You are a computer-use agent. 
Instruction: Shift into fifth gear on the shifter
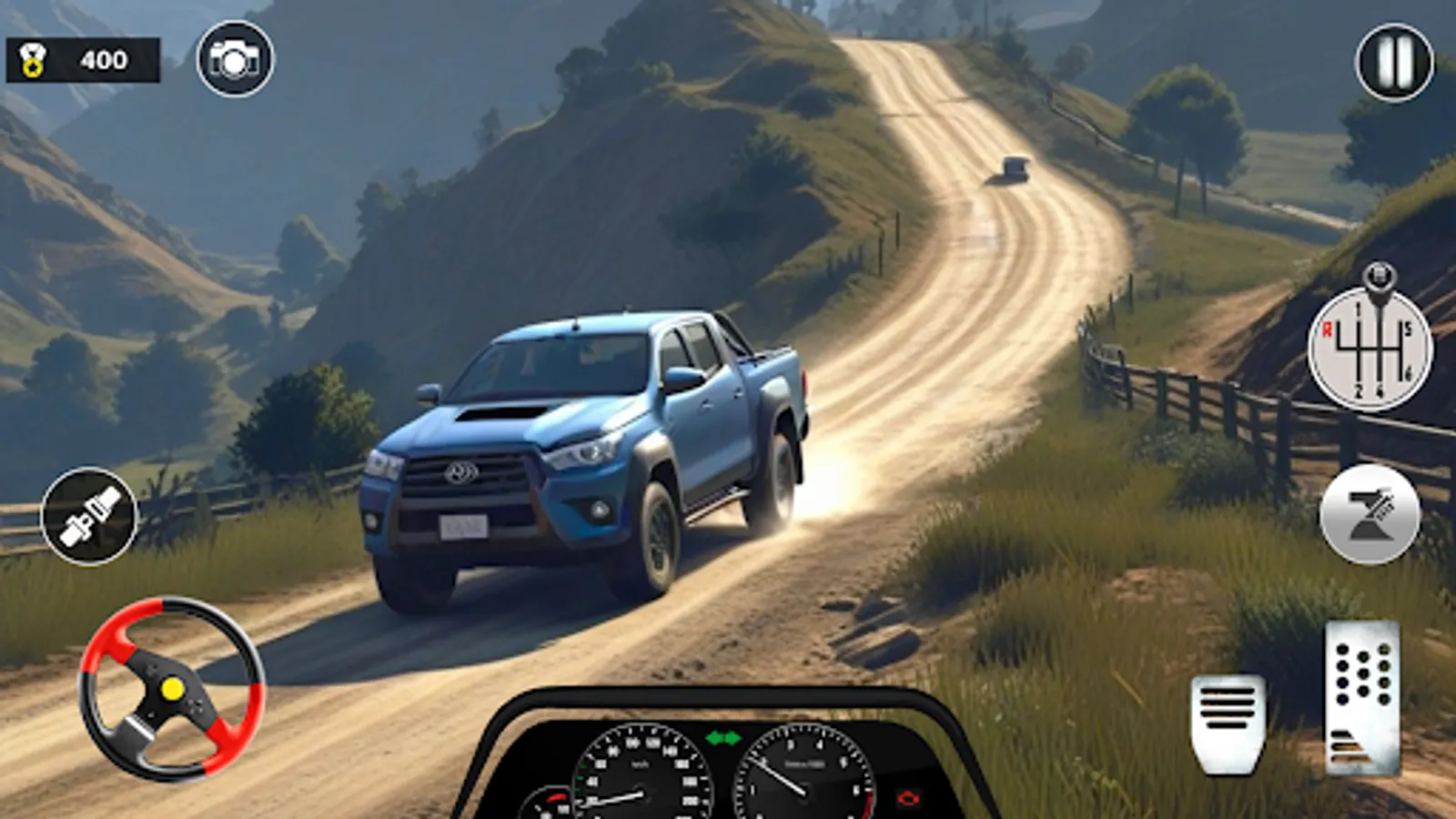tap(1409, 328)
